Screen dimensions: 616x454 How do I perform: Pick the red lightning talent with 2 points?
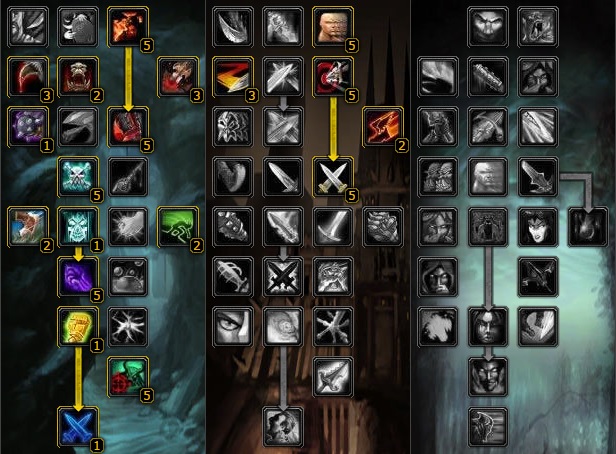(382, 124)
